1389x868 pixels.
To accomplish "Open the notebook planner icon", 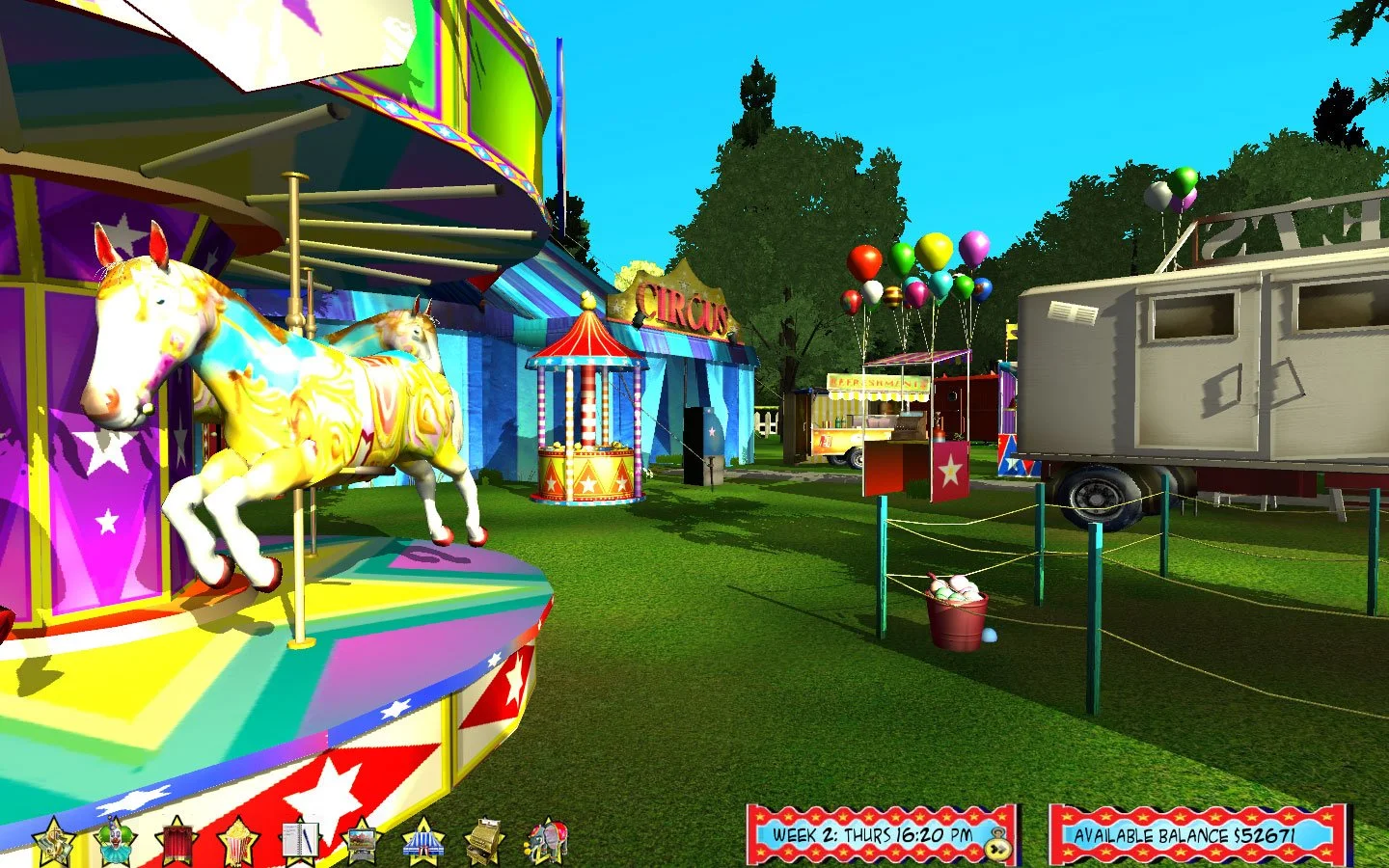I will [299, 839].
